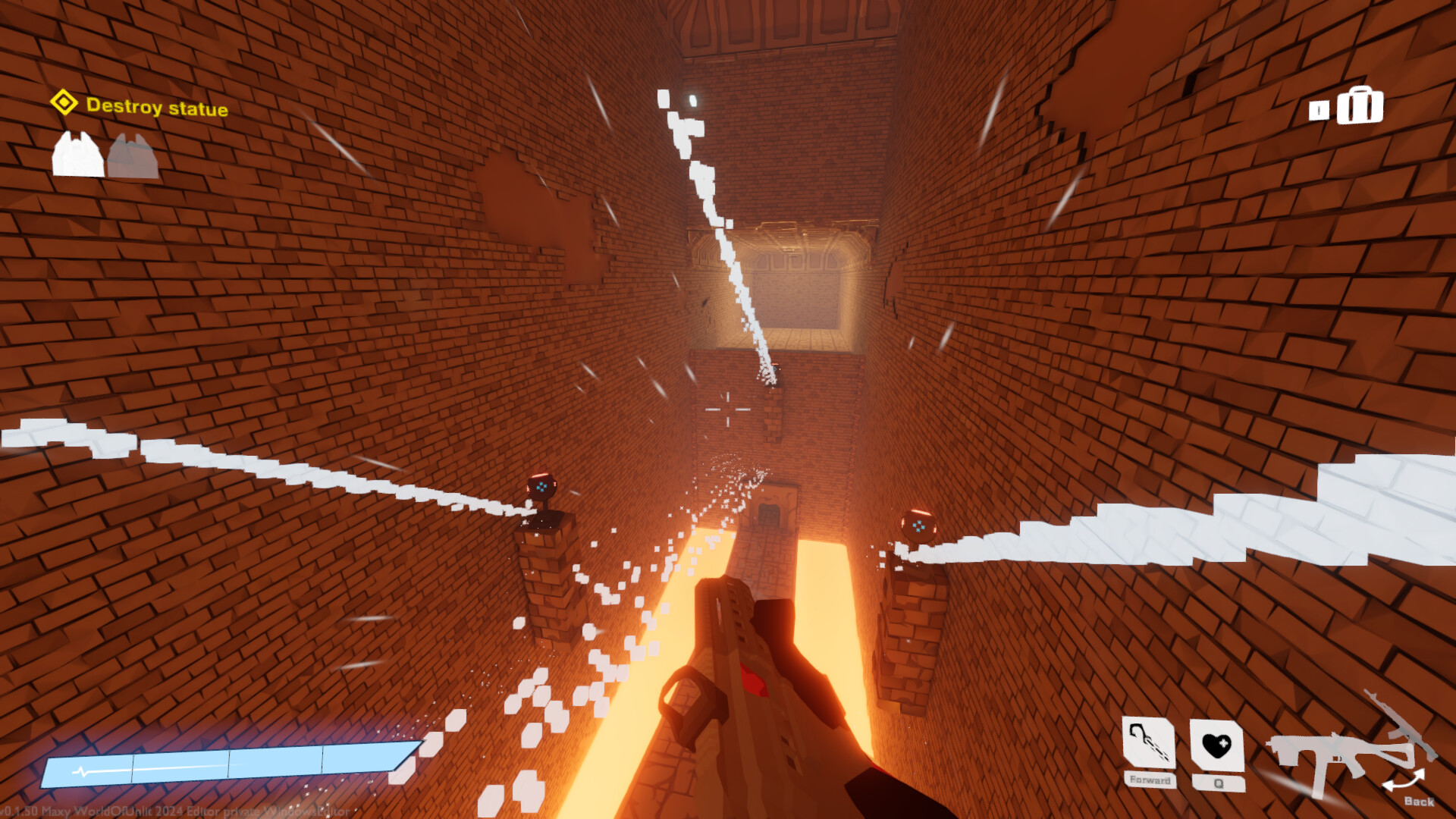The image size is (1456, 819).
Task: Click the crosshair at screen center
Action: pyautogui.click(x=728, y=409)
